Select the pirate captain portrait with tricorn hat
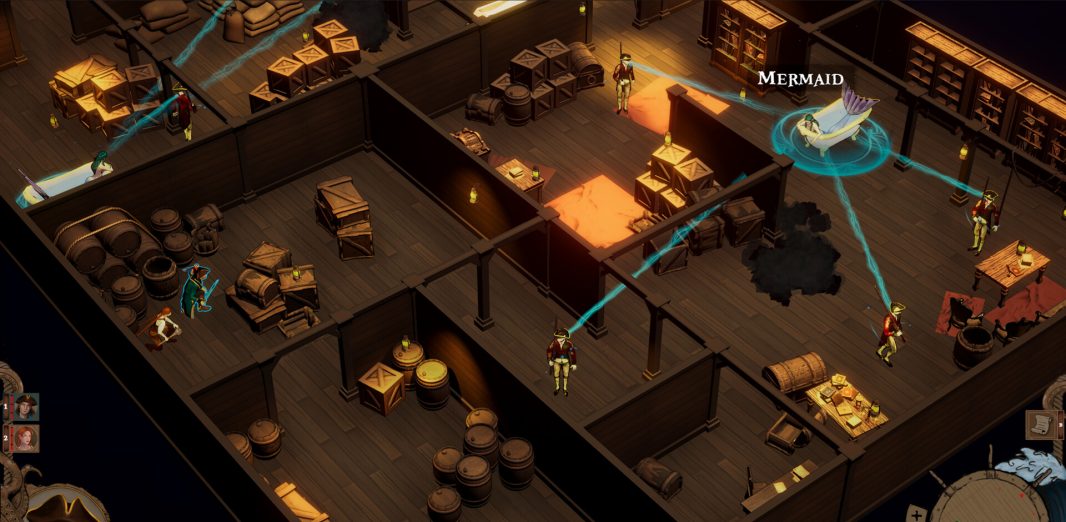Screen dimensions: 1066x522 pyautogui.click(x=25, y=406)
